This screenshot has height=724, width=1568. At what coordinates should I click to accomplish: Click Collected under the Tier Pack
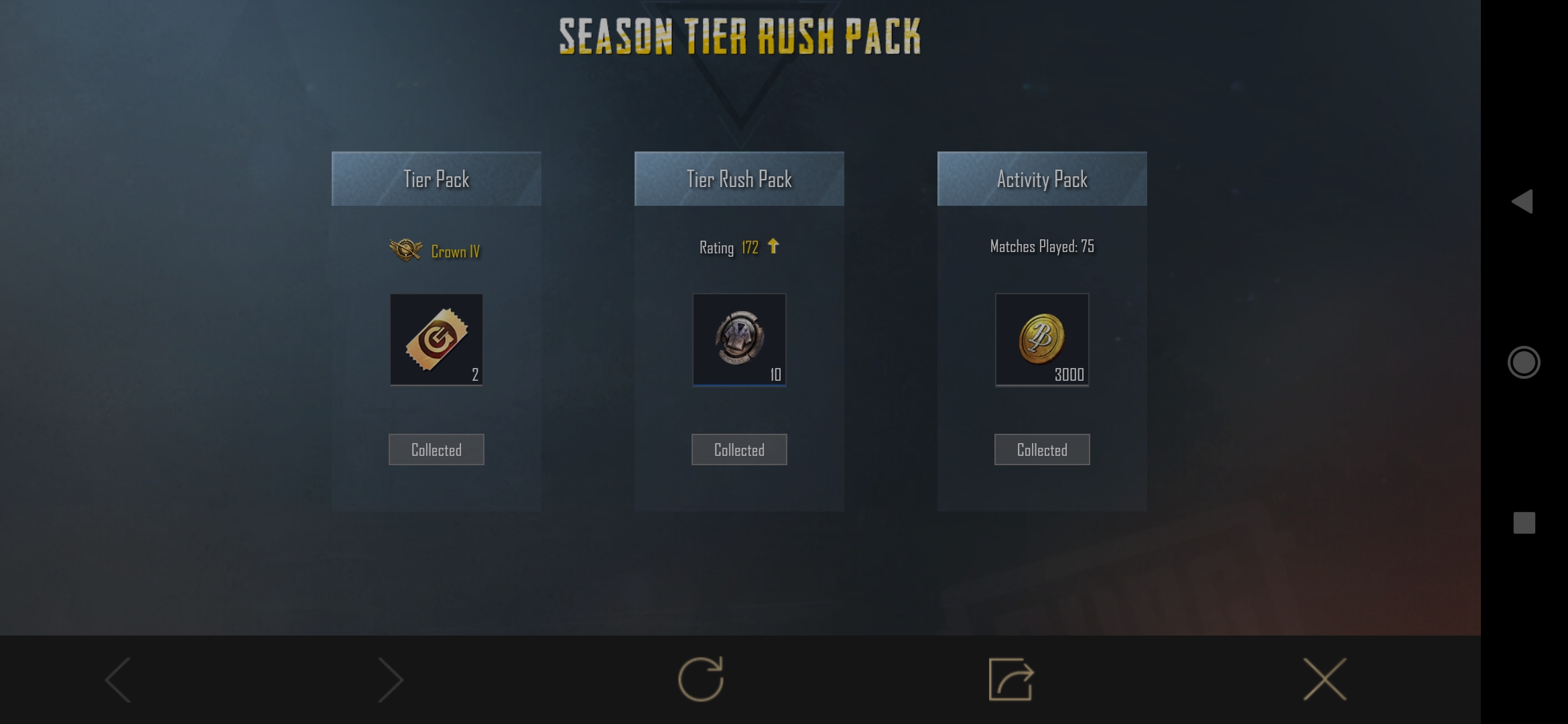[x=436, y=449]
